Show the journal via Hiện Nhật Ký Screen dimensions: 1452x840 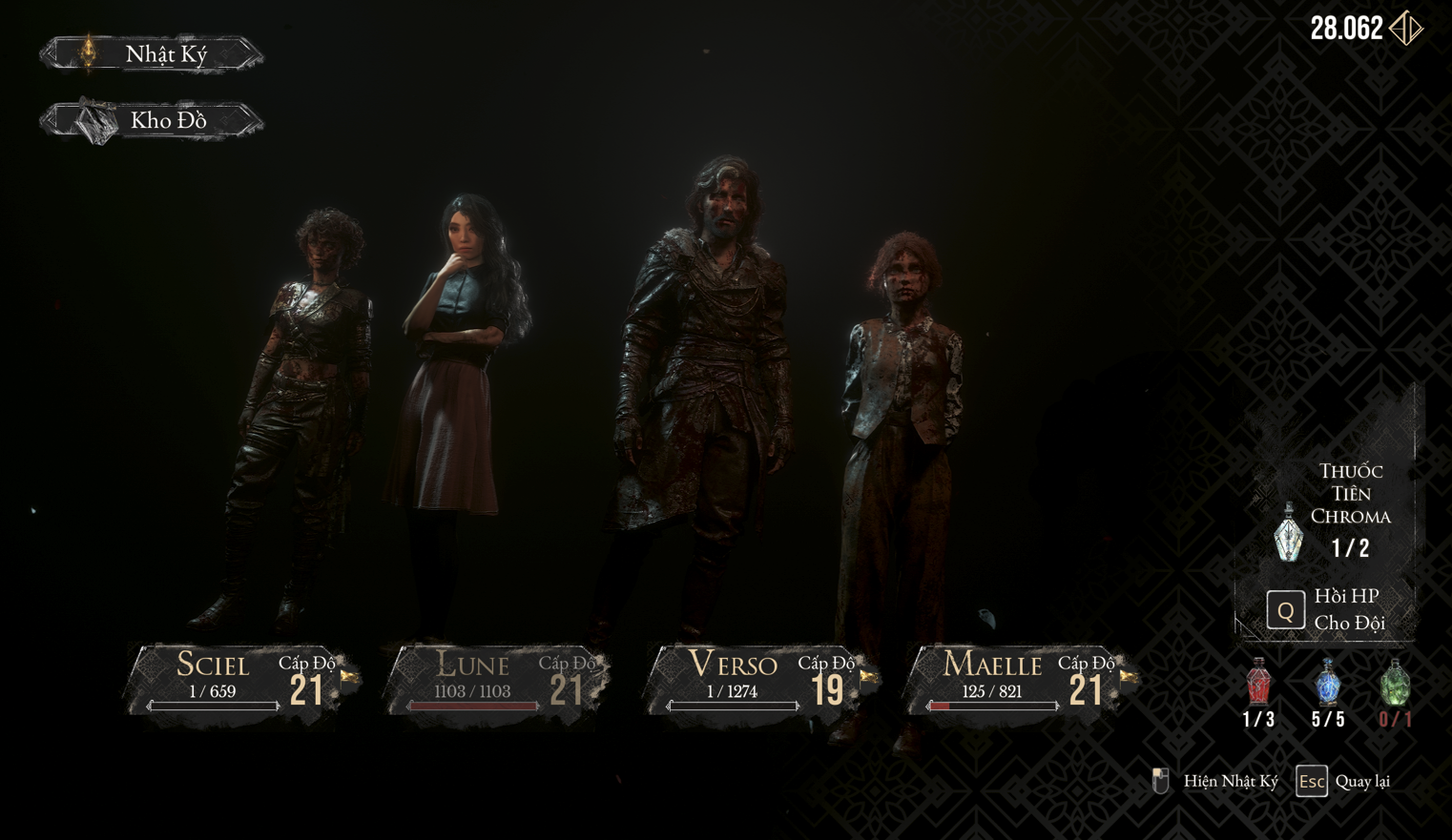click(1217, 782)
